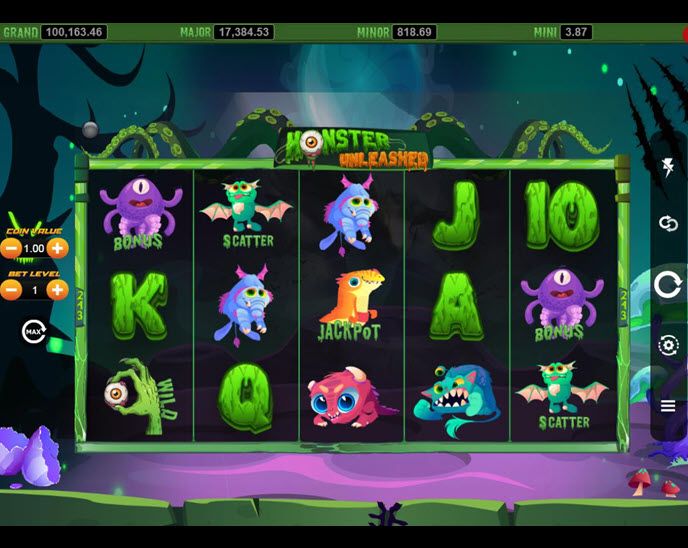Toggle turbo mode with the lightning bolt icon
Viewport: 688px width, 548px height.
point(668,167)
